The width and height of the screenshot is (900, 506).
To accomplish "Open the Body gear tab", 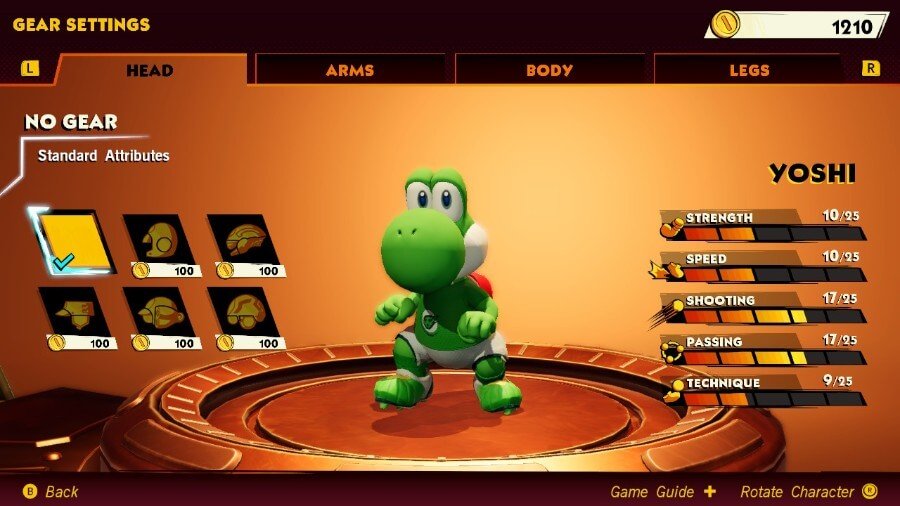I will point(549,70).
